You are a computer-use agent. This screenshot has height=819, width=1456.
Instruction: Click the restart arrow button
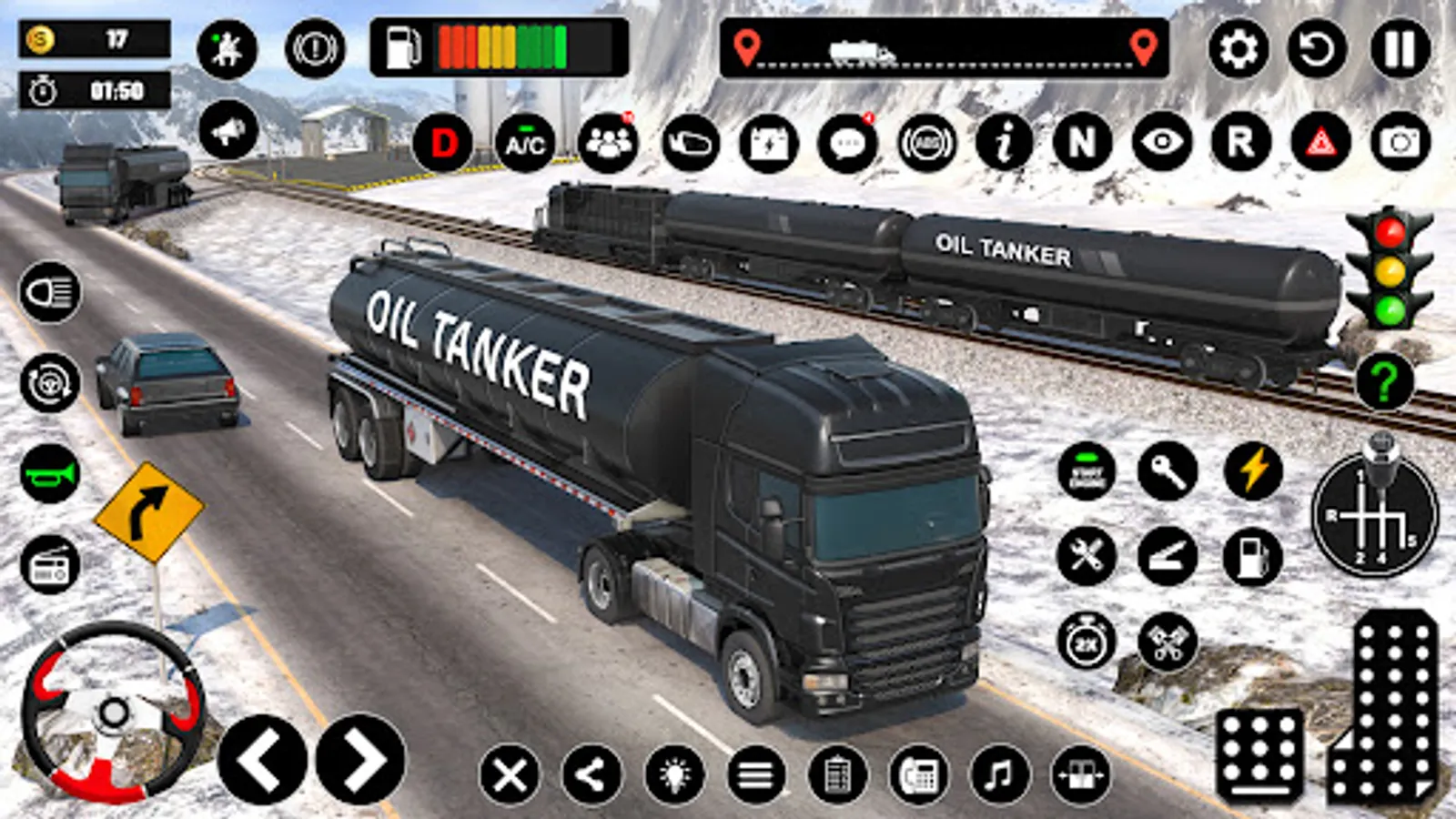pos(1317,48)
